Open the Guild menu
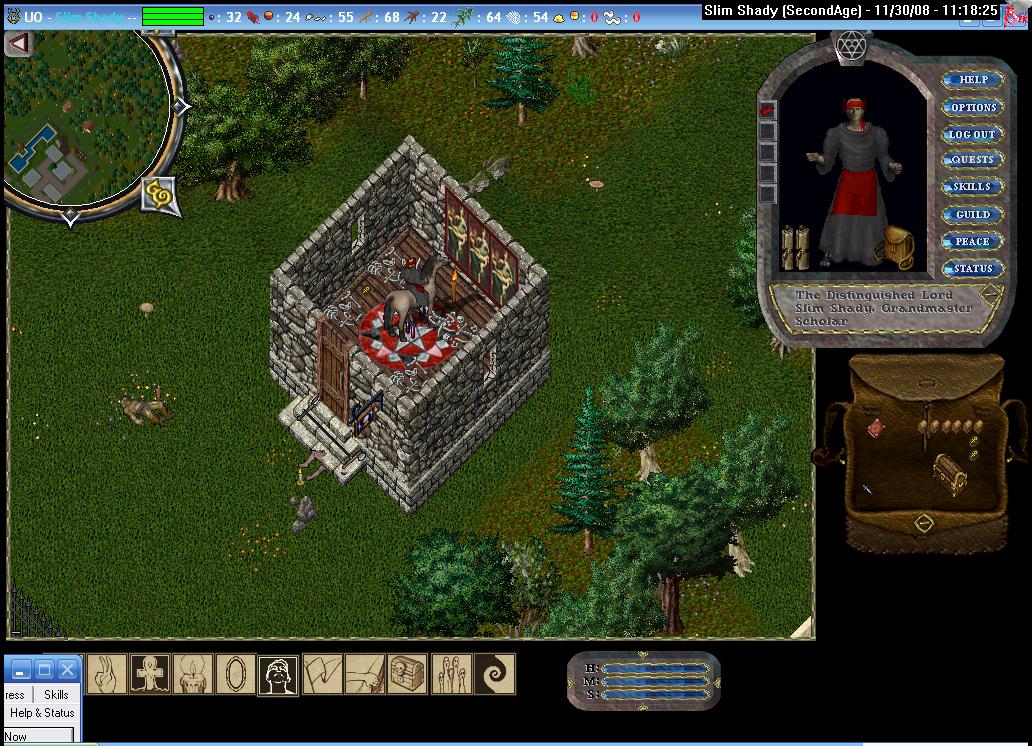Image resolution: width=1032 pixels, height=746 pixels. 972,214
